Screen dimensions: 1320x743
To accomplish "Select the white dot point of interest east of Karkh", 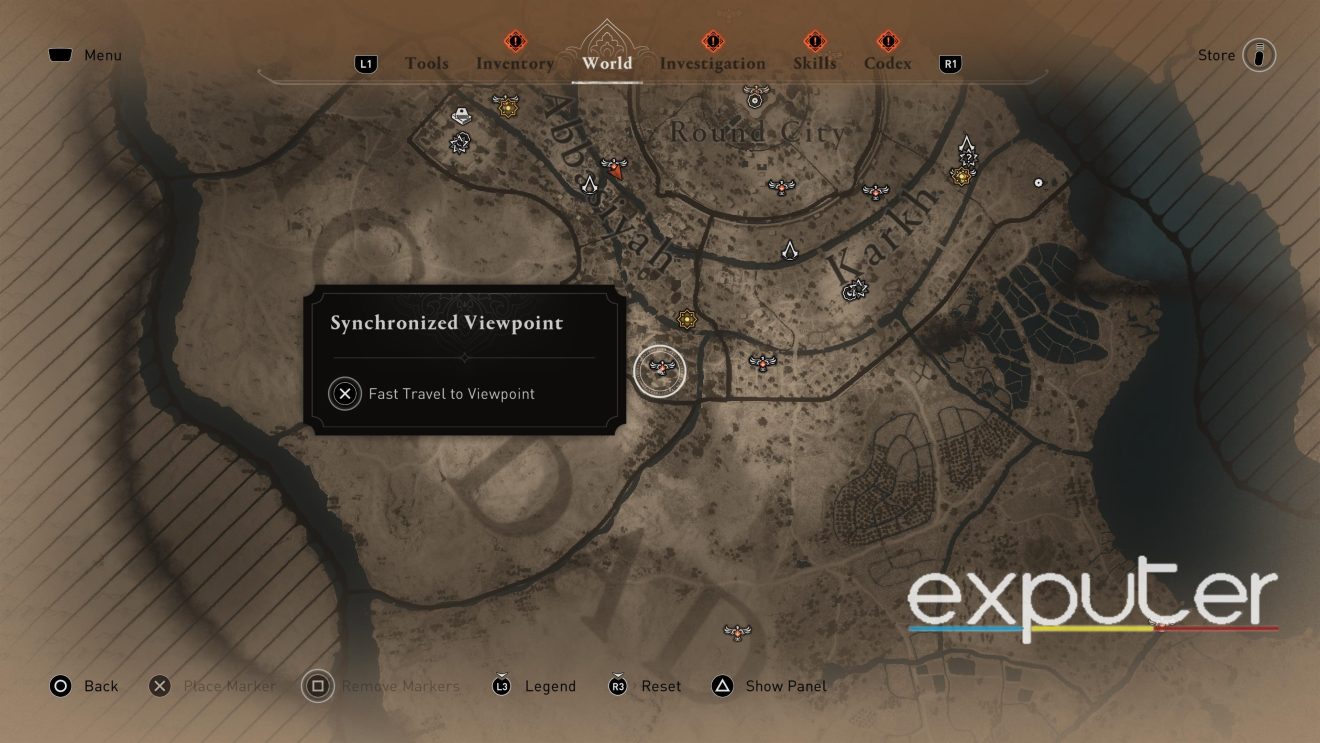I will point(1038,182).
